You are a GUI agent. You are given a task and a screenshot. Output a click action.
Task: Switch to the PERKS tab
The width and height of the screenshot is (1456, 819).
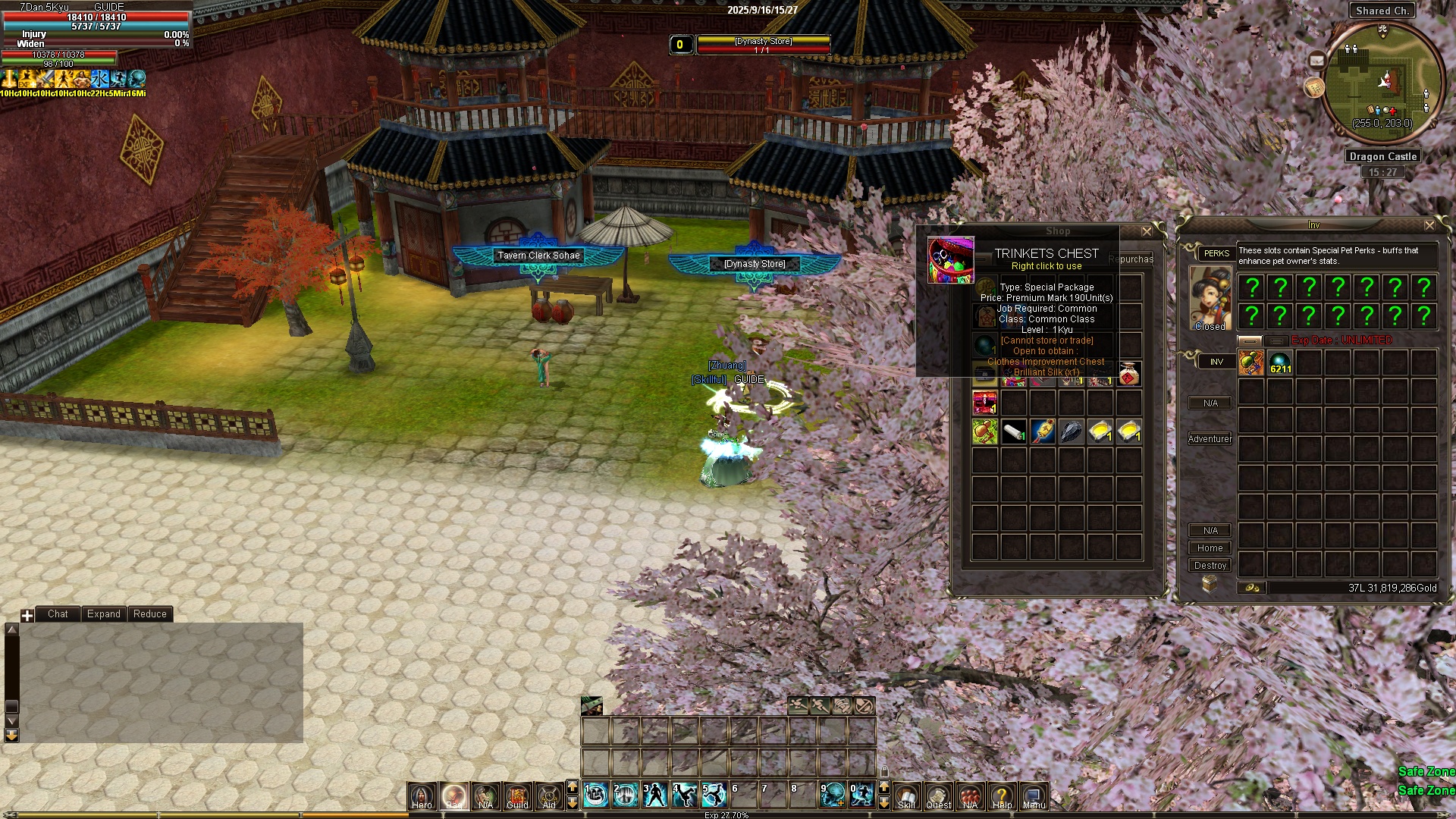click(x=1216, y=253)
